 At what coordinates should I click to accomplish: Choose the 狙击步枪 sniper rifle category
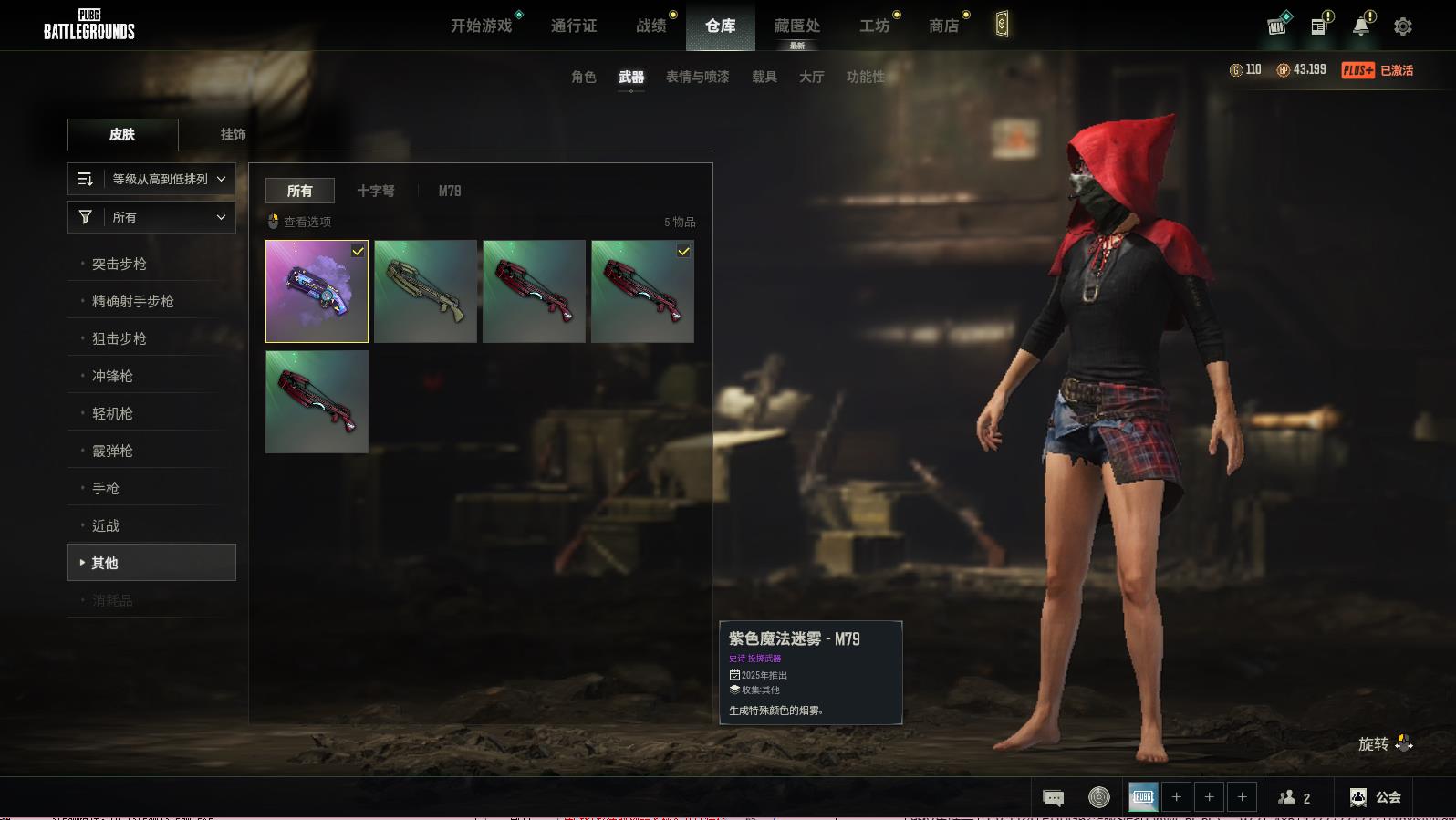(120, 338)
